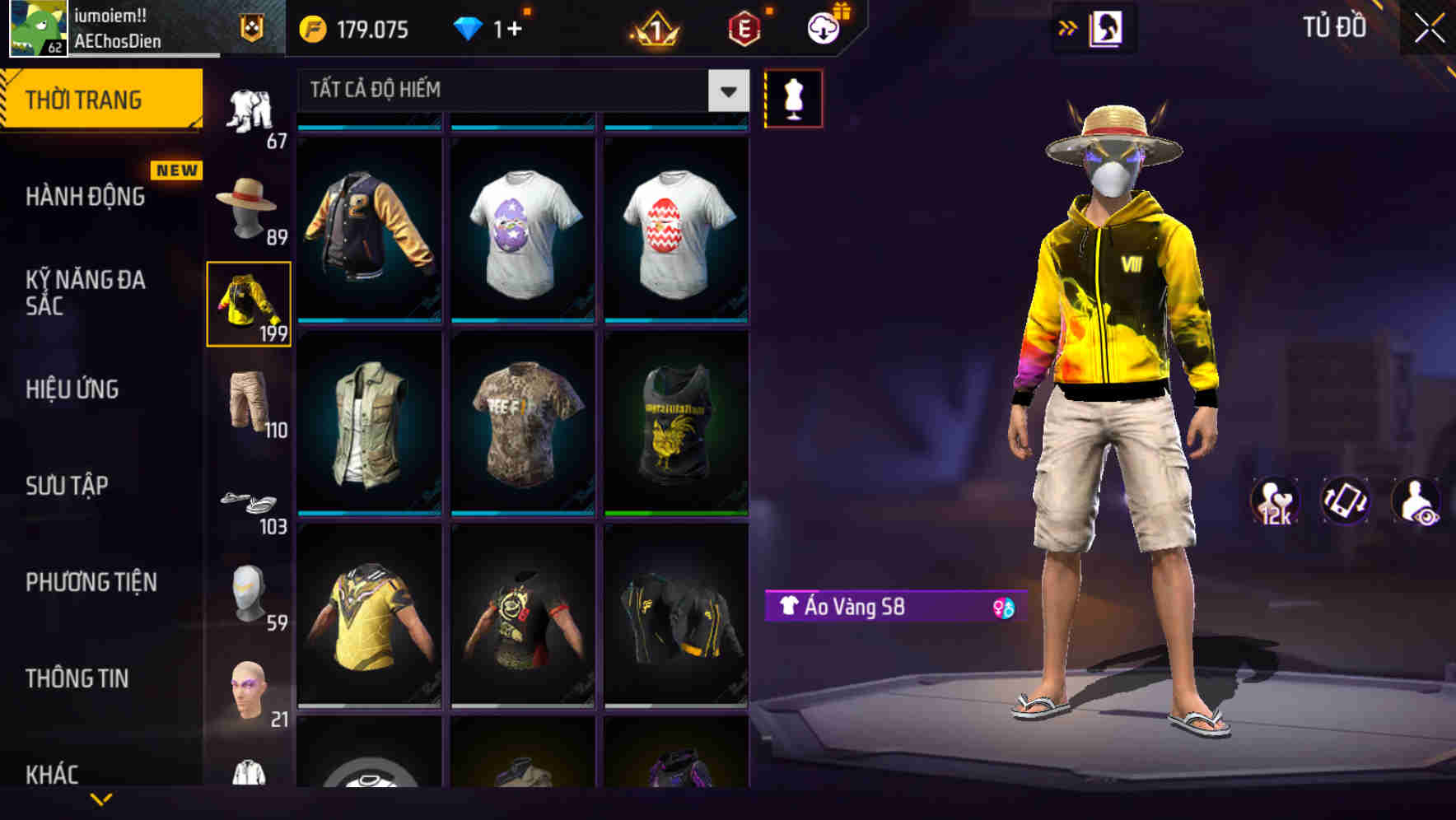1456x820 pixels.
Task: Open the shorts category with 110 items
Action: [x=249, y=401]
